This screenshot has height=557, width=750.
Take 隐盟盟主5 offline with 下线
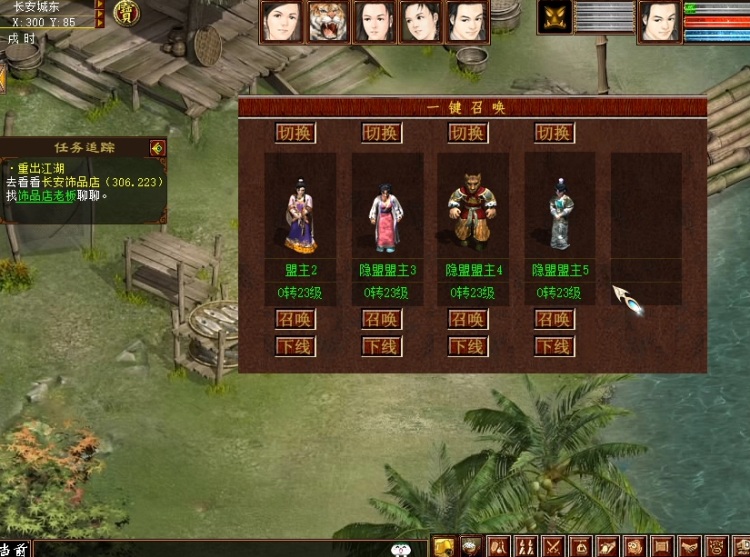[554, 347]
